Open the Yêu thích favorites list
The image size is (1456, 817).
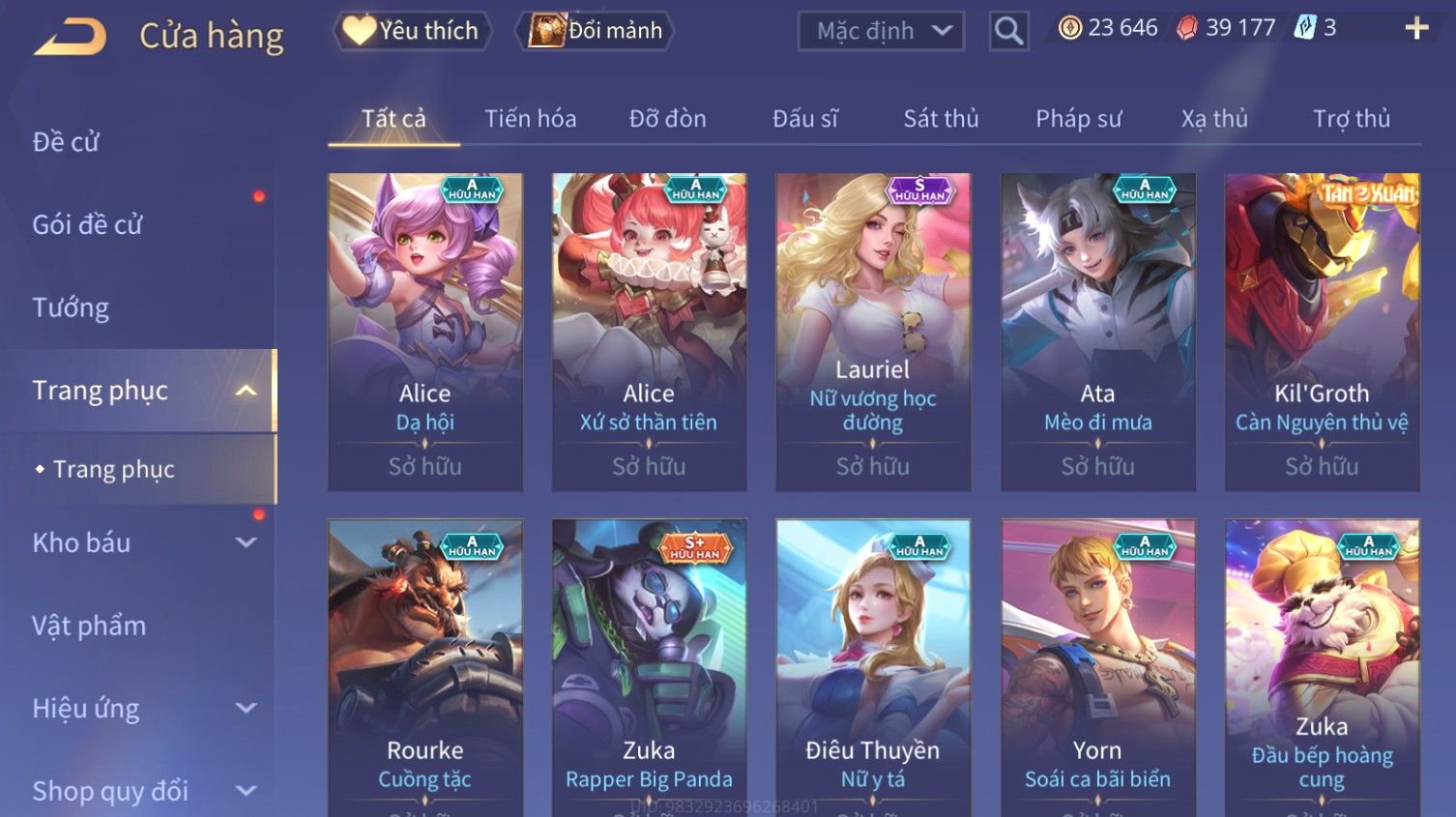pyautogui.click(x=413, y=31)
